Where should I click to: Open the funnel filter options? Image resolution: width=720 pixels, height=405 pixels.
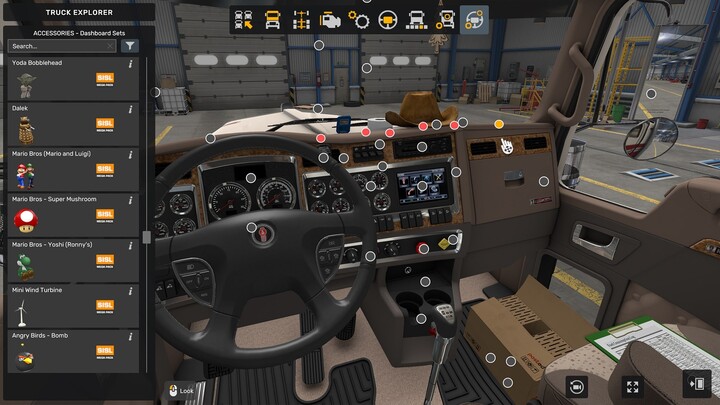click(130, 46)
